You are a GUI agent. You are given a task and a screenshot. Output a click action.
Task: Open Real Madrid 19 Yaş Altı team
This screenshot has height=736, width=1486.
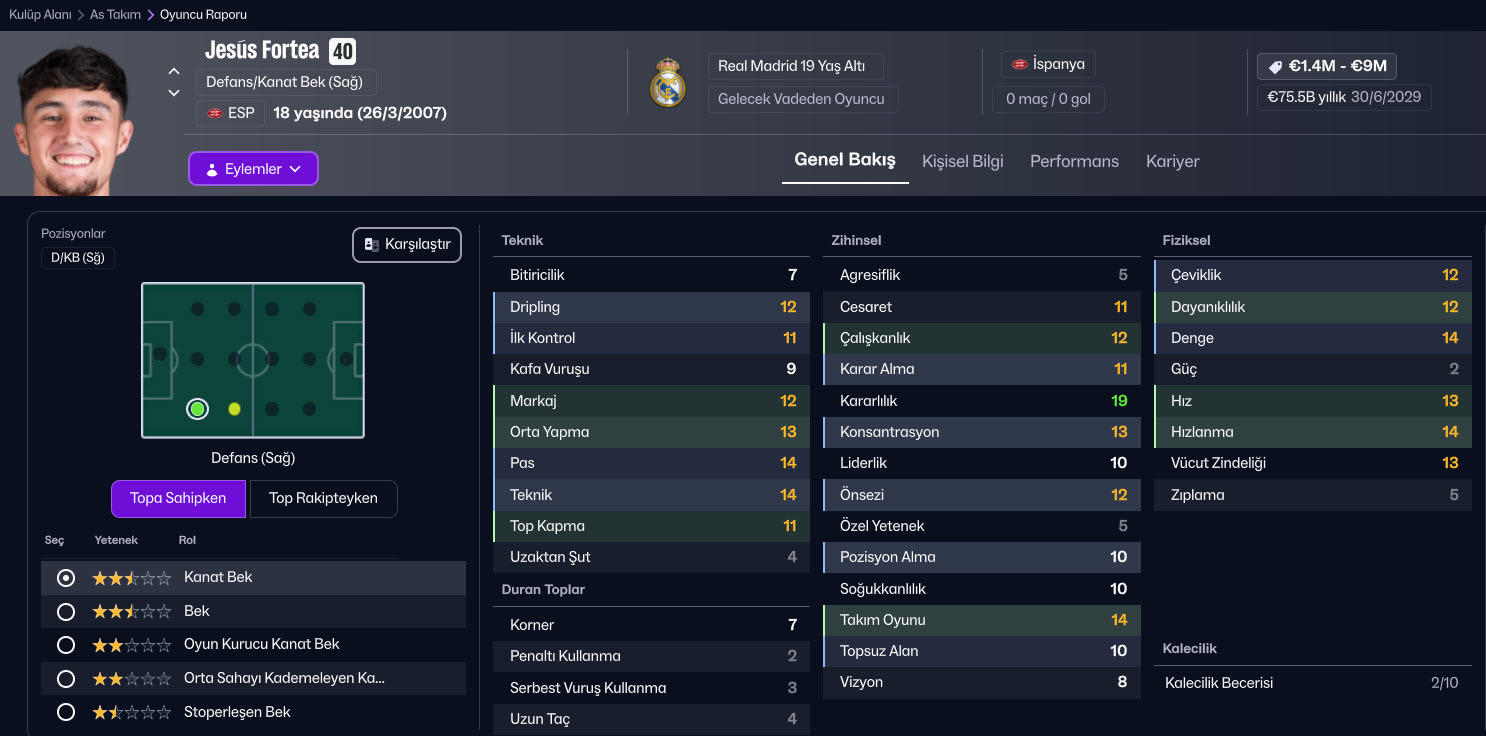[791, 67]
